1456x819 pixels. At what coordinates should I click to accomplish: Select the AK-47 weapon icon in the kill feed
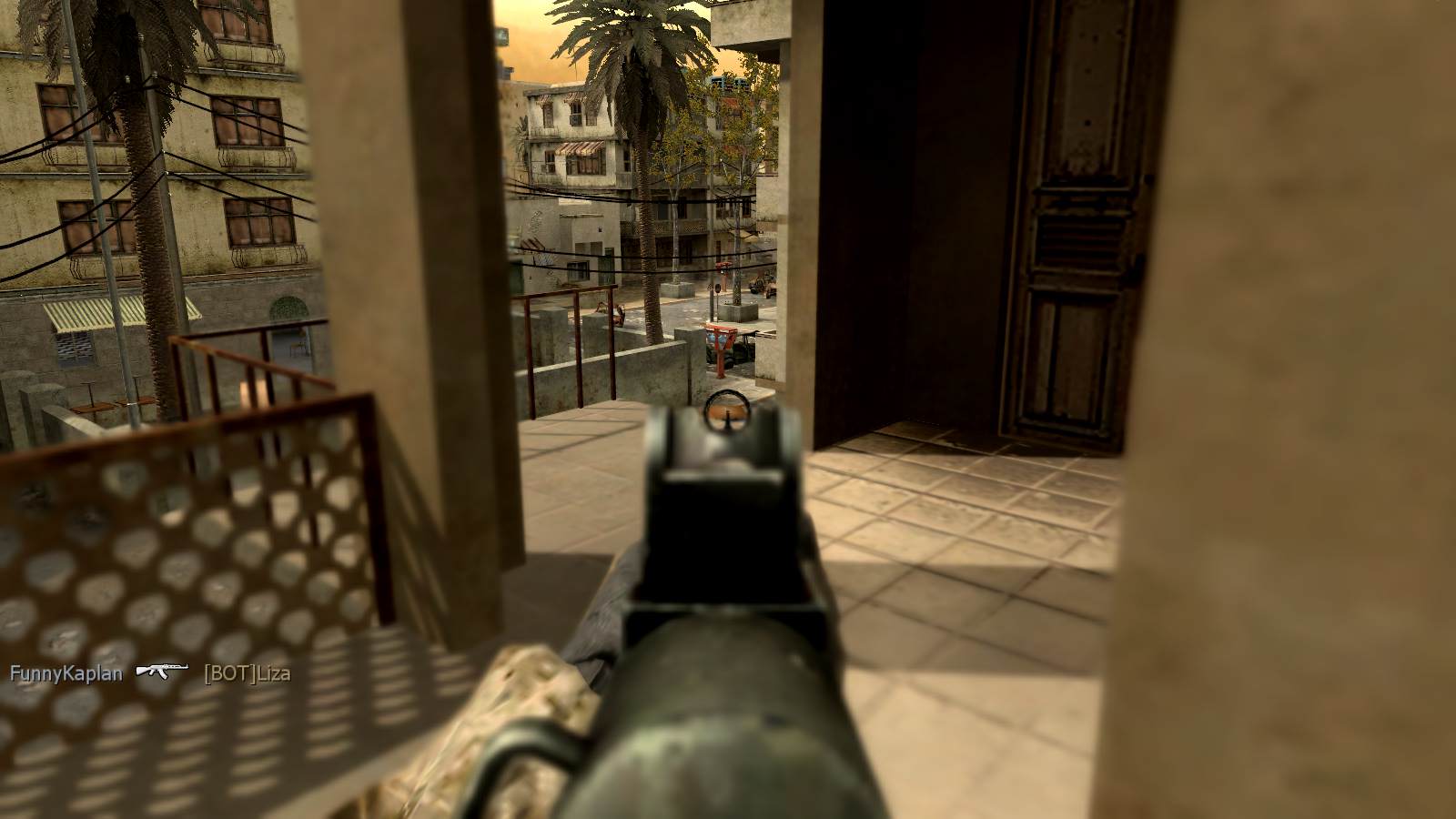click(162, 672)
